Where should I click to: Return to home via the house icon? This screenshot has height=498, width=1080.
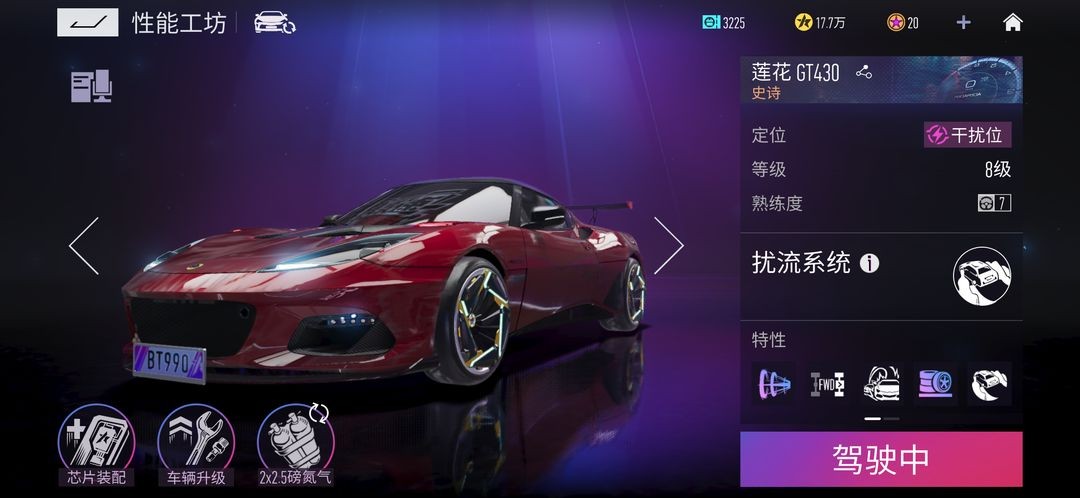(x=1012, y=22)
